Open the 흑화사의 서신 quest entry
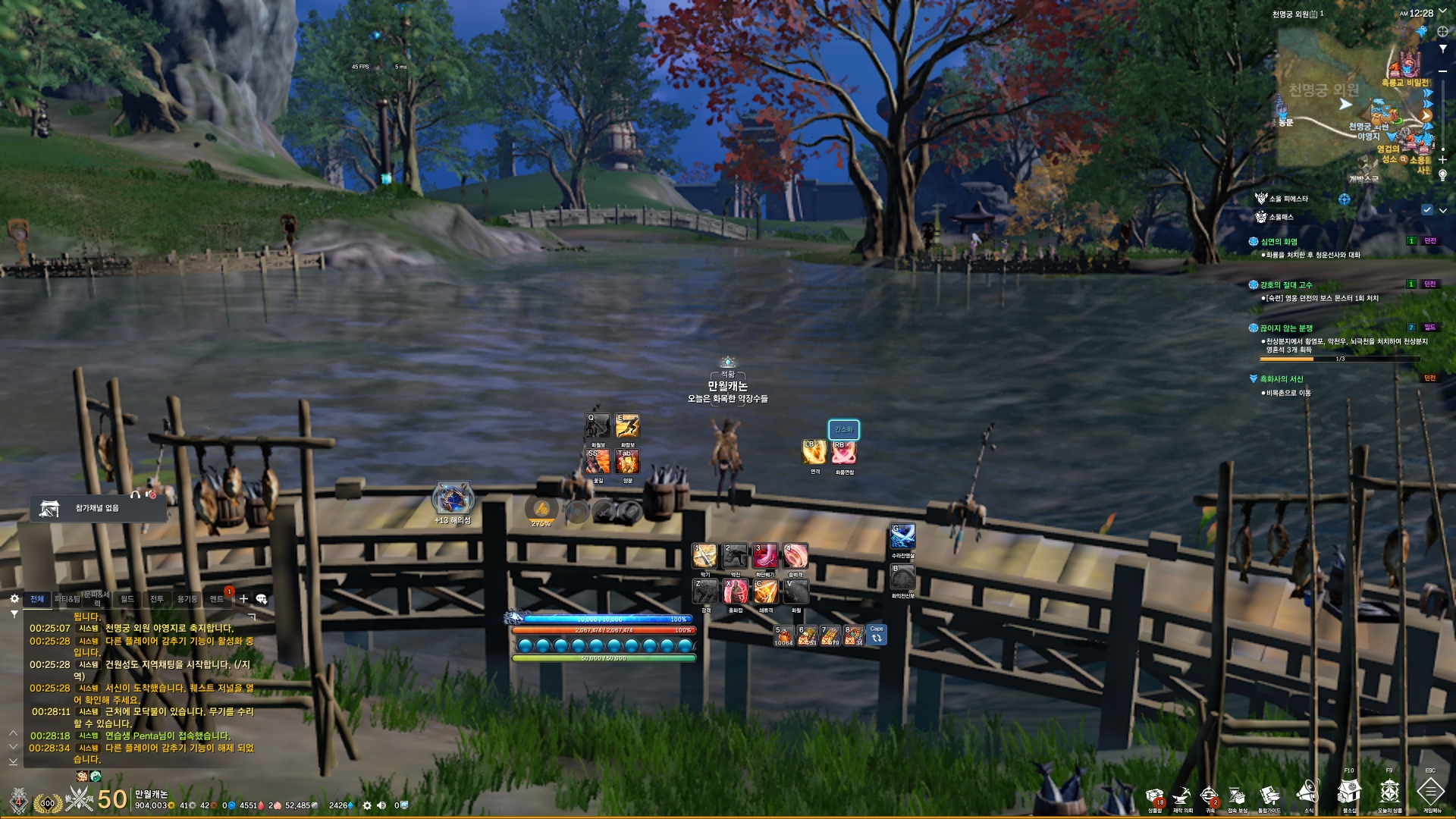This screenshot has height=819, width=1456. point(1282,379)
